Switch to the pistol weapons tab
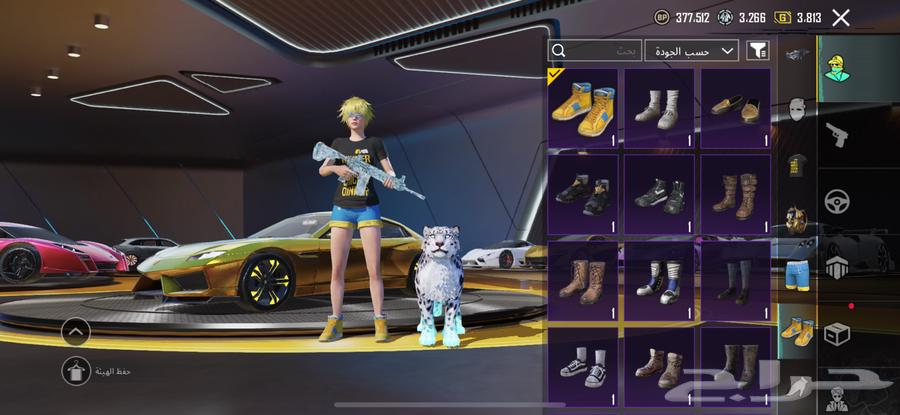This screenshot has height=415, width=900. [838, 135]
